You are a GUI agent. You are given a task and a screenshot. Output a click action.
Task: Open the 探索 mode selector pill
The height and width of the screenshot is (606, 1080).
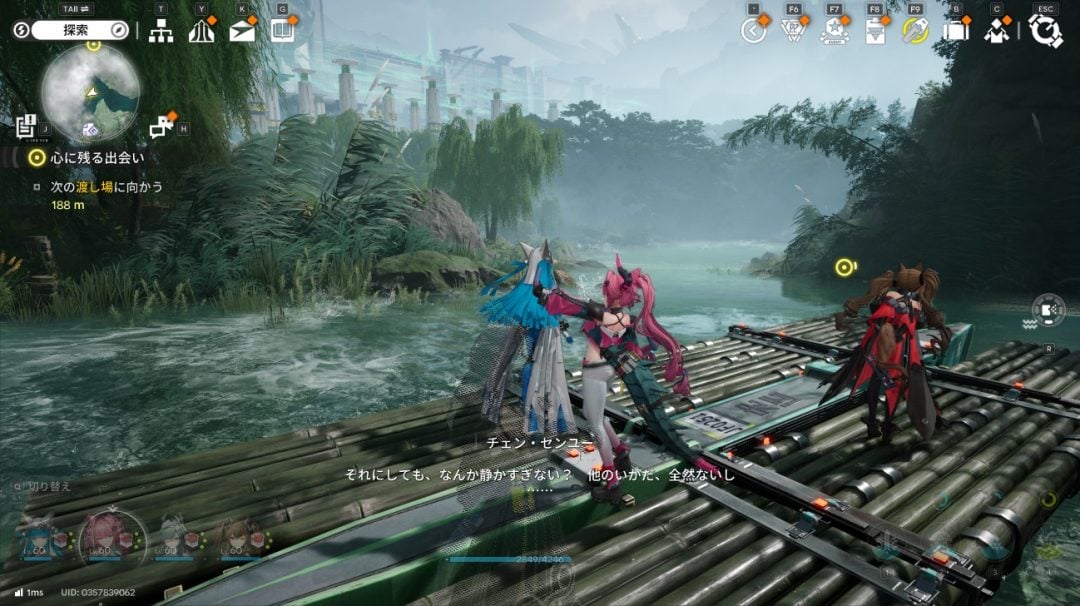(x=76, y=30)
